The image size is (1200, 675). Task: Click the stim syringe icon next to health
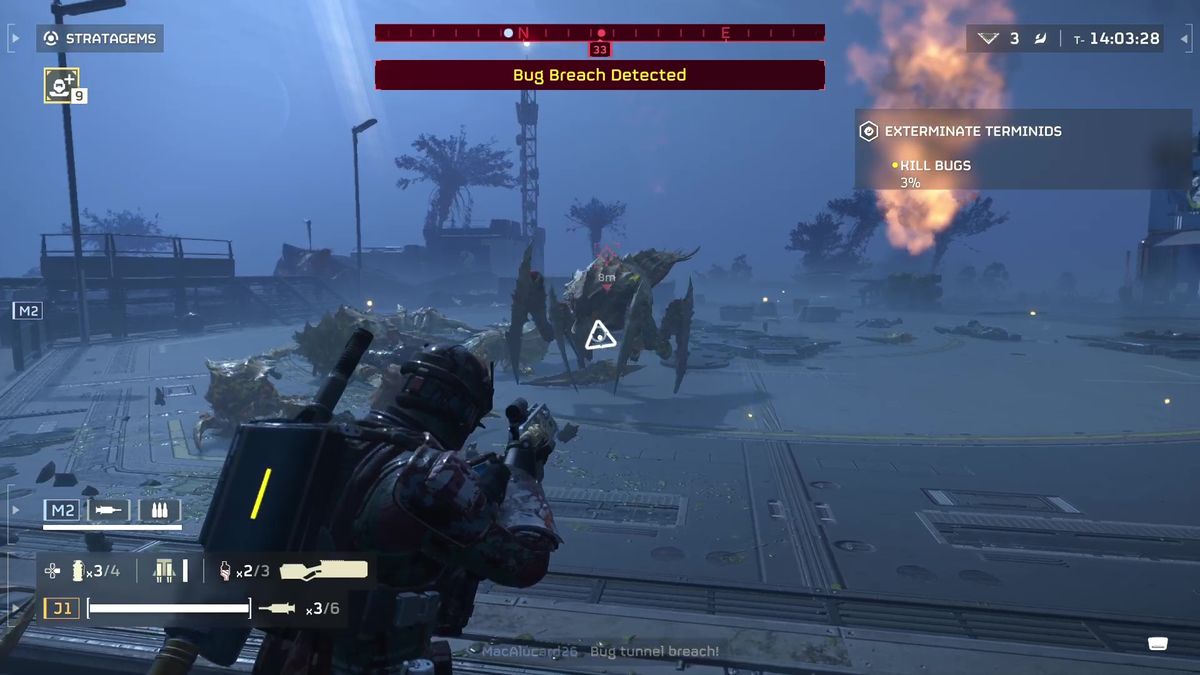(277, 608)
